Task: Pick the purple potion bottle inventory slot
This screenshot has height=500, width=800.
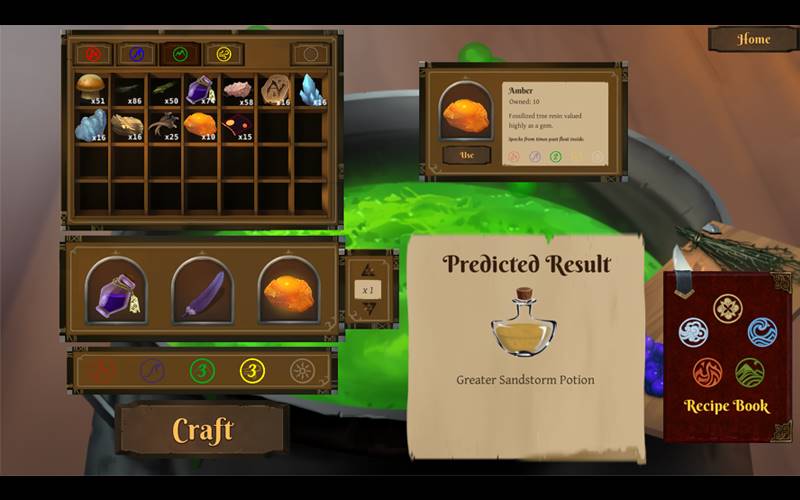Action: [x=200, y=90]
